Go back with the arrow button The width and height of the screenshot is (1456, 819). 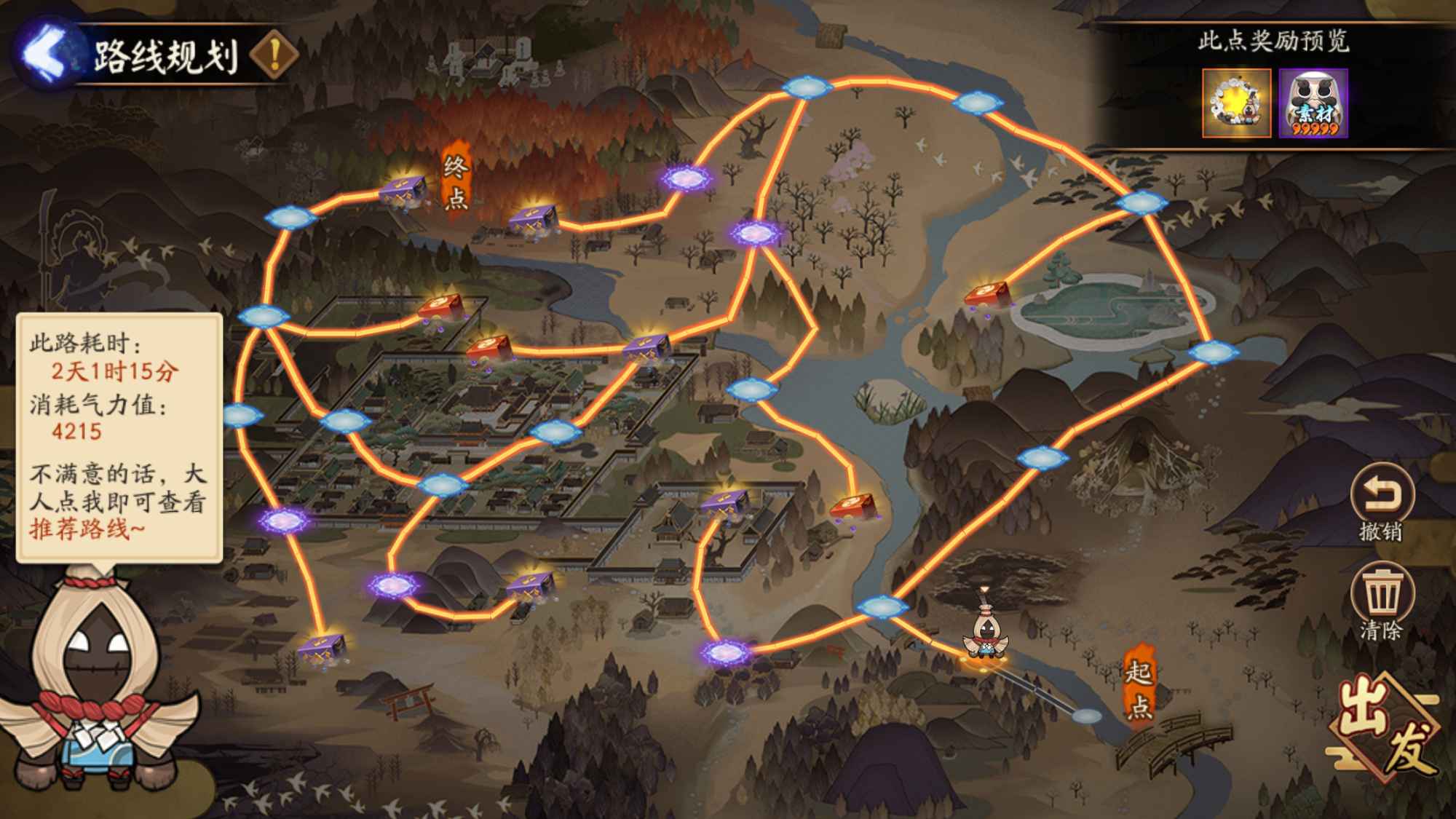coord(45,54)
